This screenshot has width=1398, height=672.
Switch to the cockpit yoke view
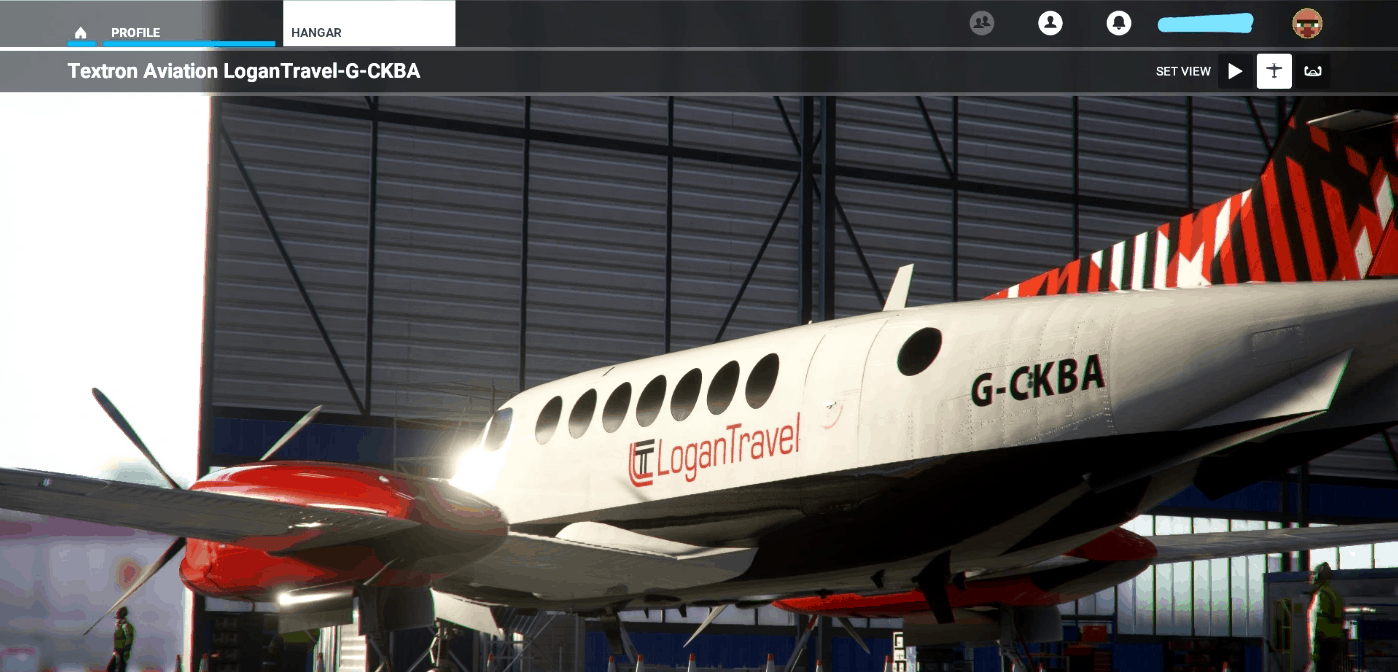click(1312, 71)
